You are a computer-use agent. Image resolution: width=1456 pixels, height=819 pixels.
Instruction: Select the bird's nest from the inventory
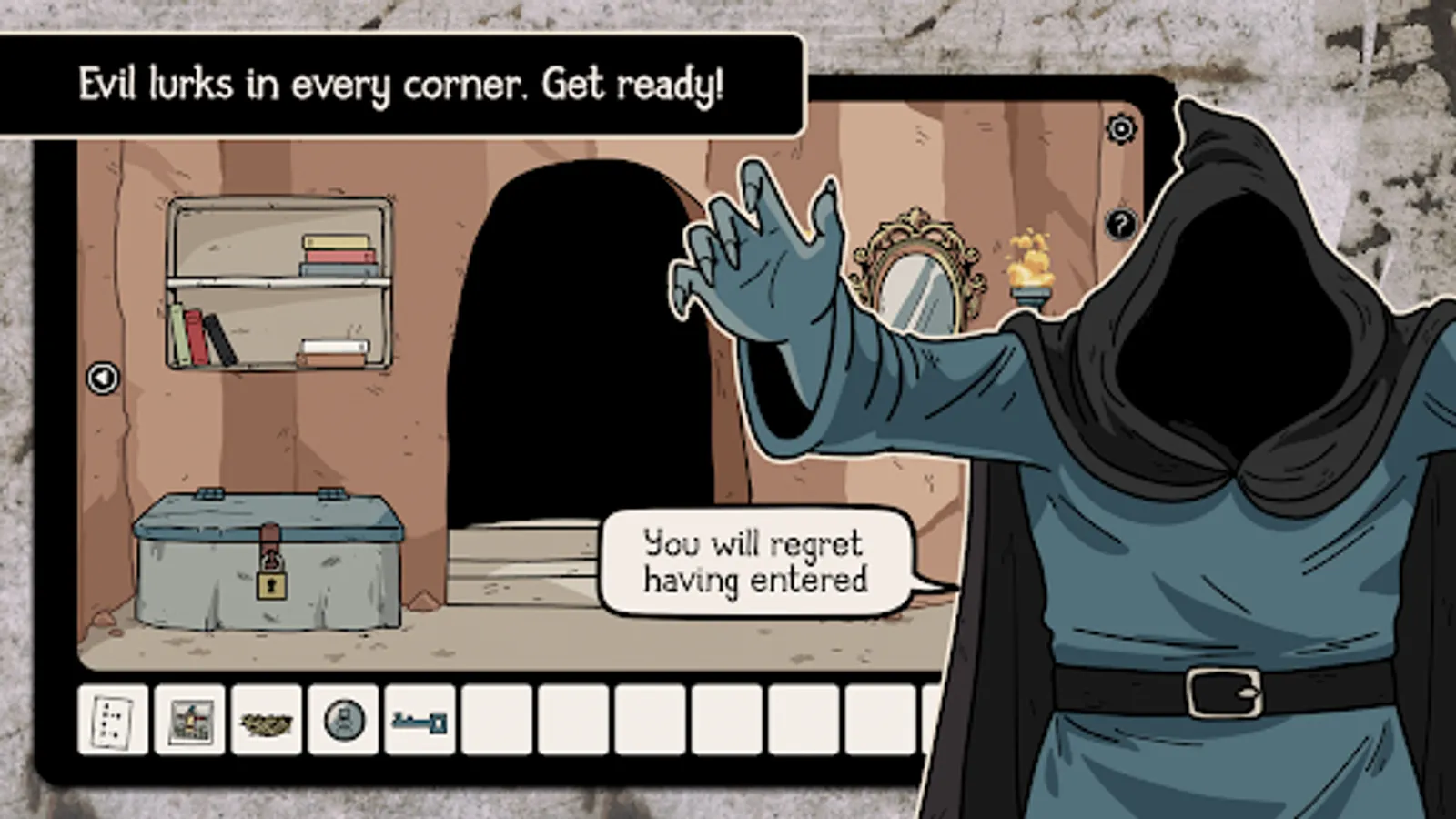264,724
